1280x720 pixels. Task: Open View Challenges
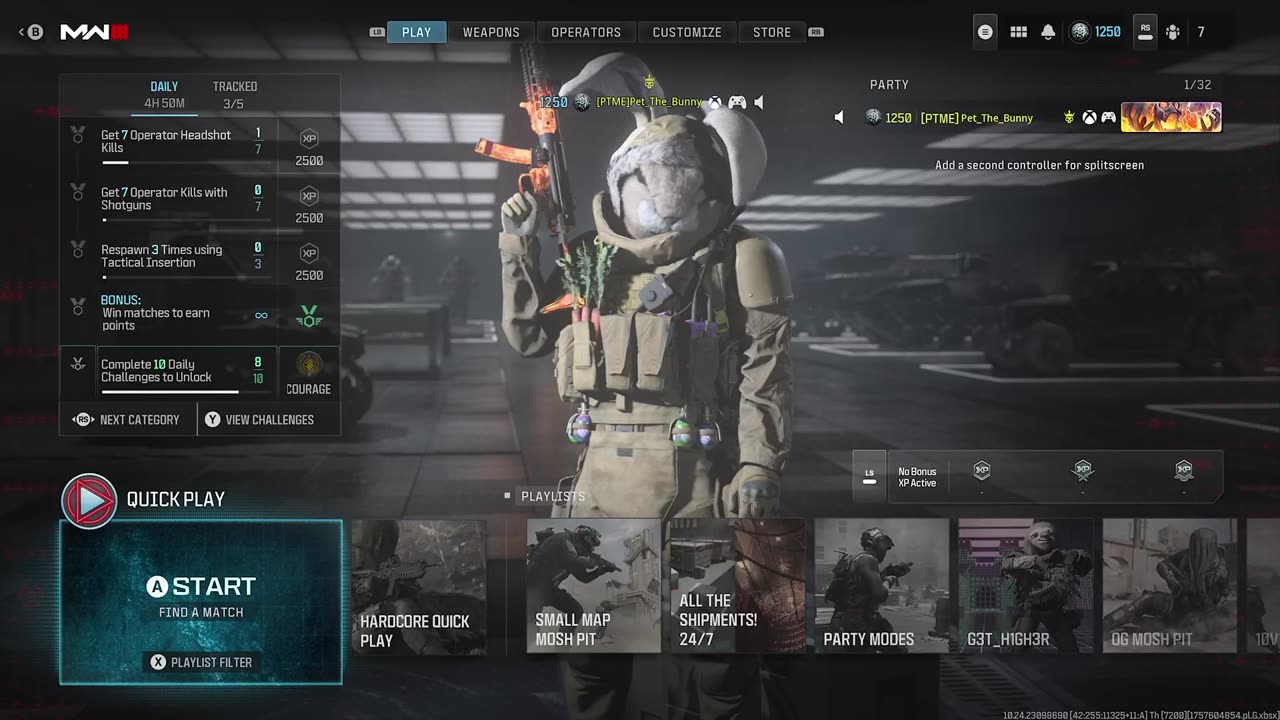259,420
